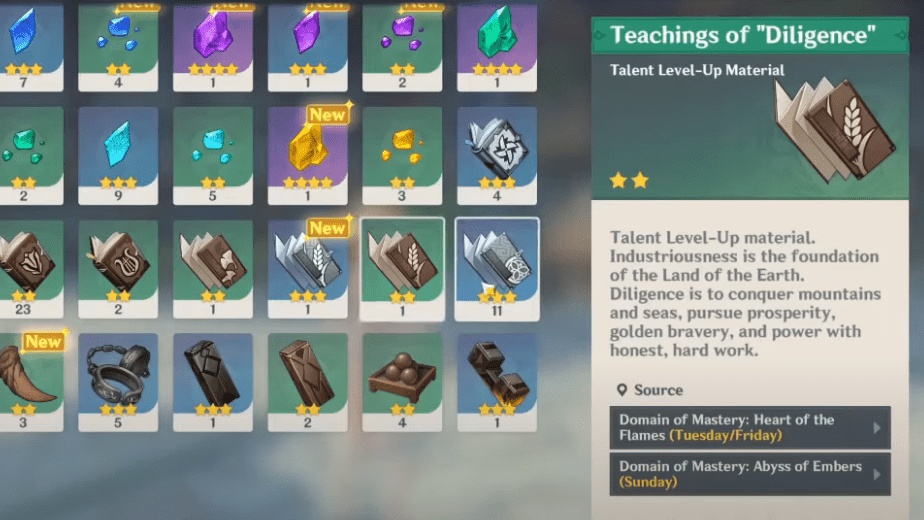Select the highlighted Teachings of Diligence book

tap(402, 267)
